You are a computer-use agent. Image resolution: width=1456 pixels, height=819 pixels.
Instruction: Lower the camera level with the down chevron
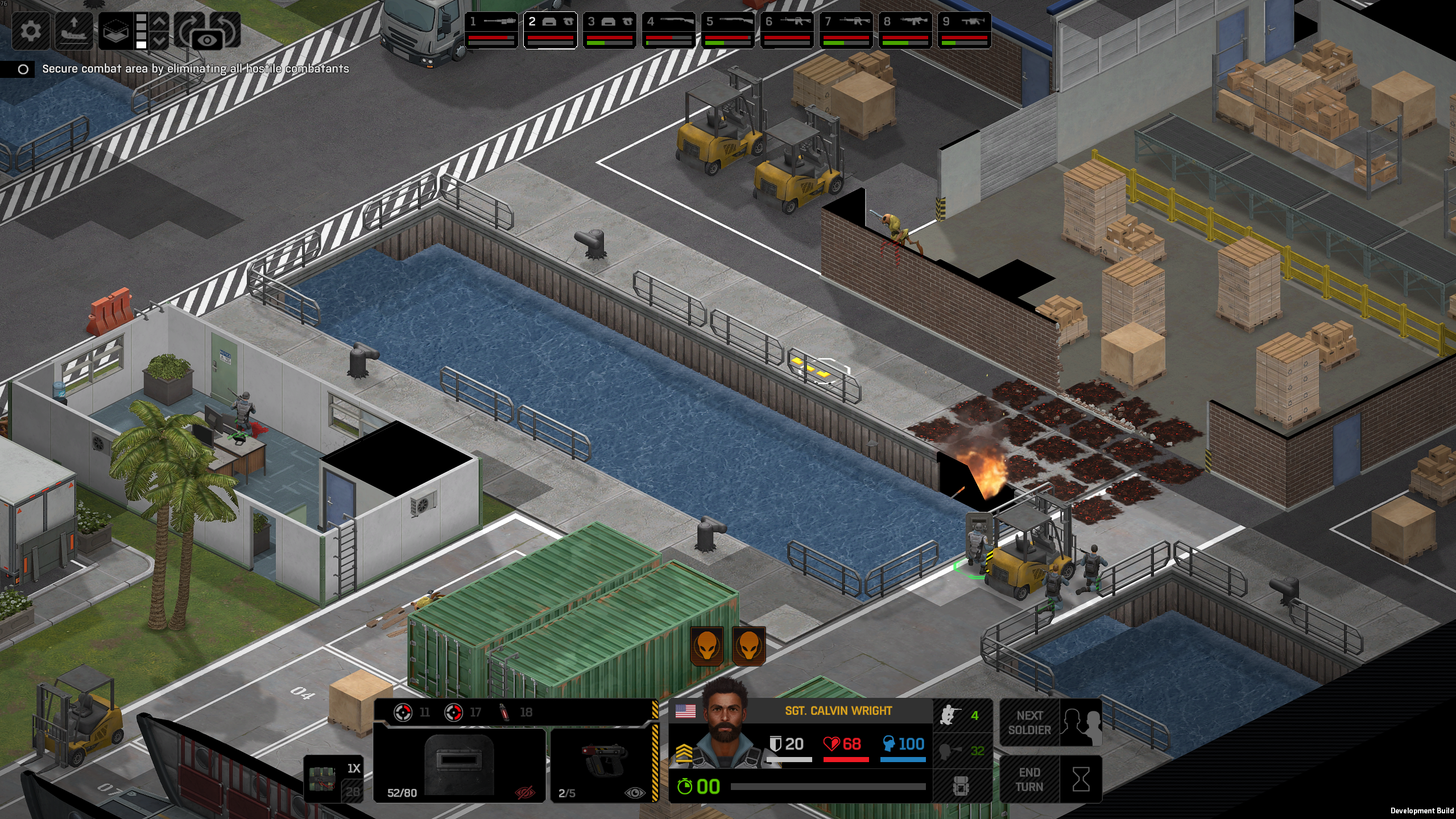(160, 40)
